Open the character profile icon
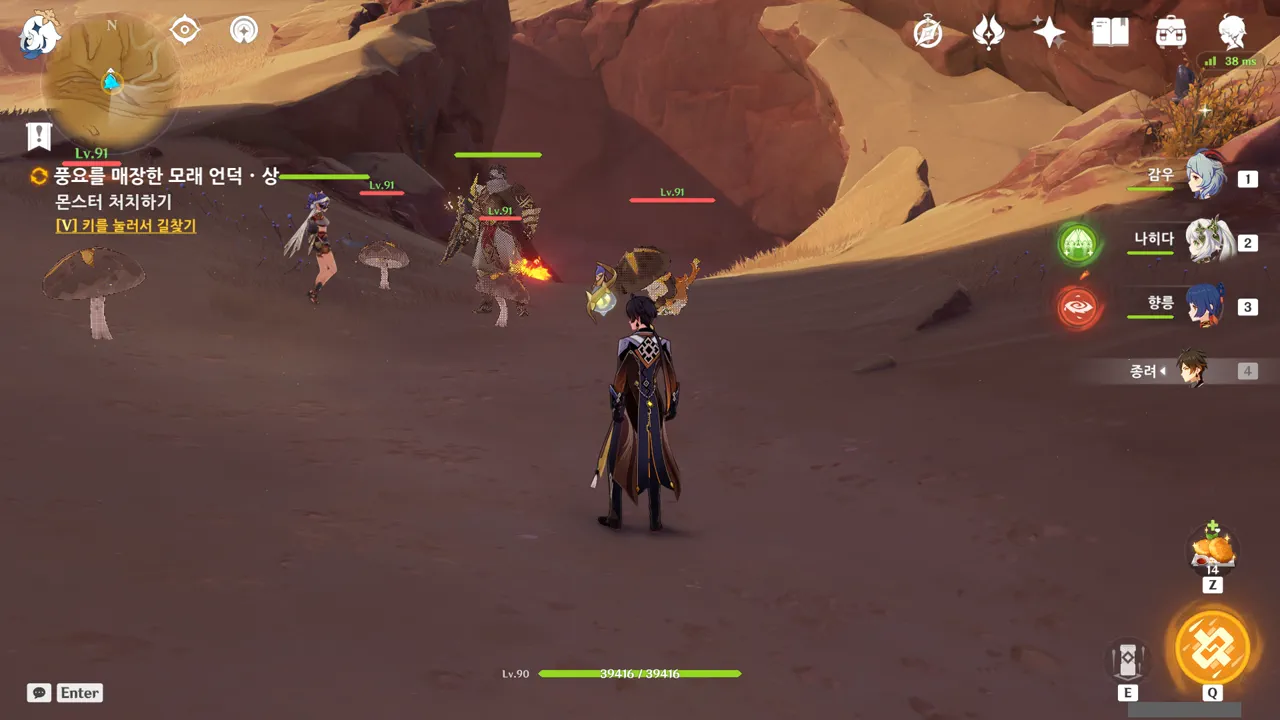Image resolution: width=1280 pixels, height=720 pixels. point(1231,33)
